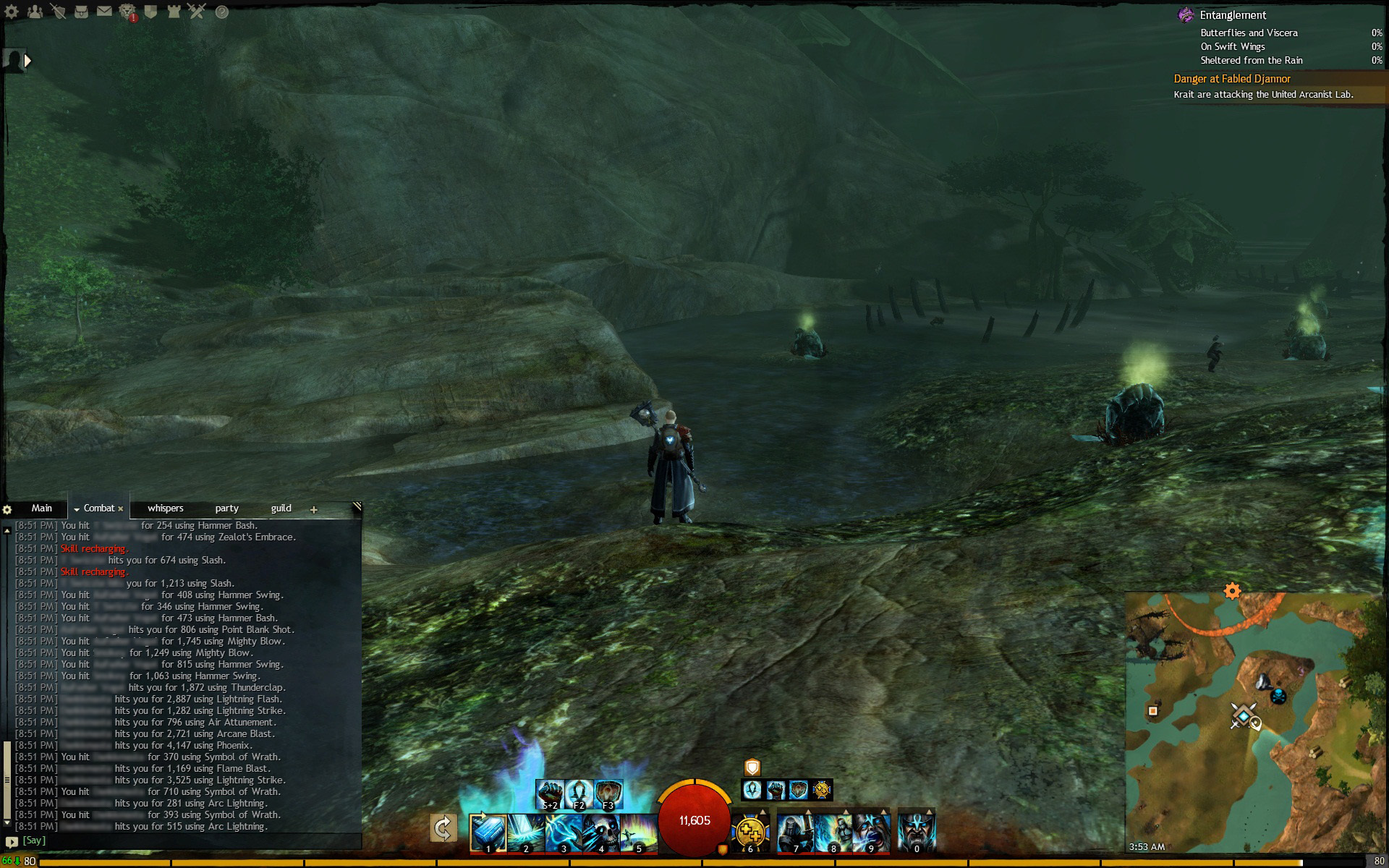Viewport: 1389px width, 868px height.
Task: Switch to the guild chat tab
Action: 281,509
